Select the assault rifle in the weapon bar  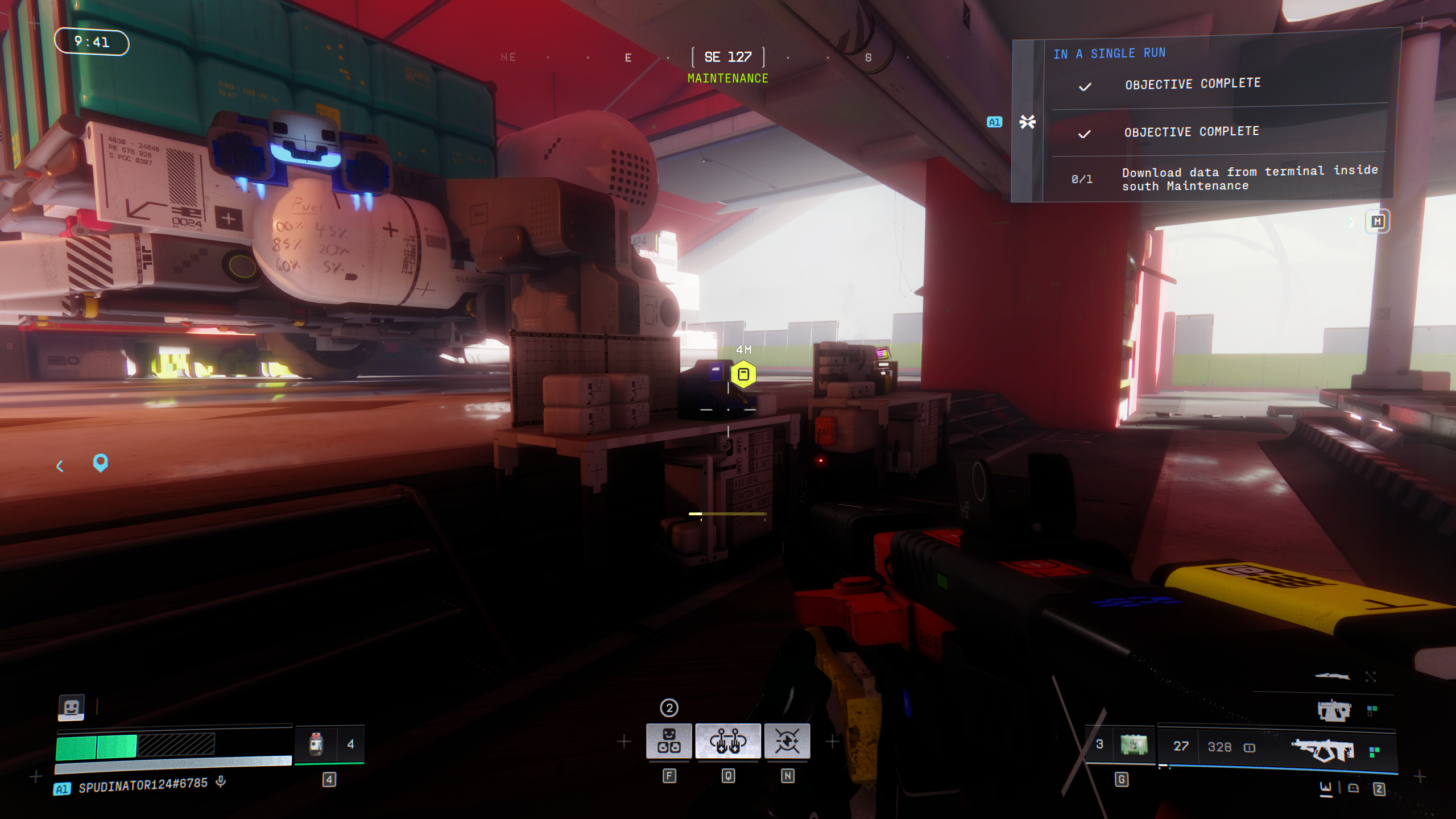(1322, 751)
